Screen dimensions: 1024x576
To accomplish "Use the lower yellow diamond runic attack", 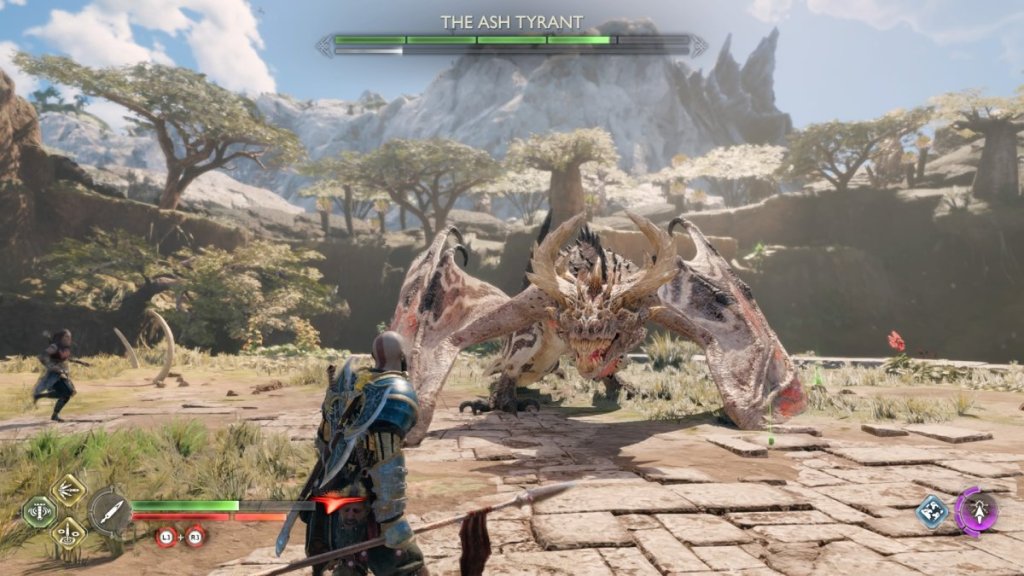I will click(68, 532).
